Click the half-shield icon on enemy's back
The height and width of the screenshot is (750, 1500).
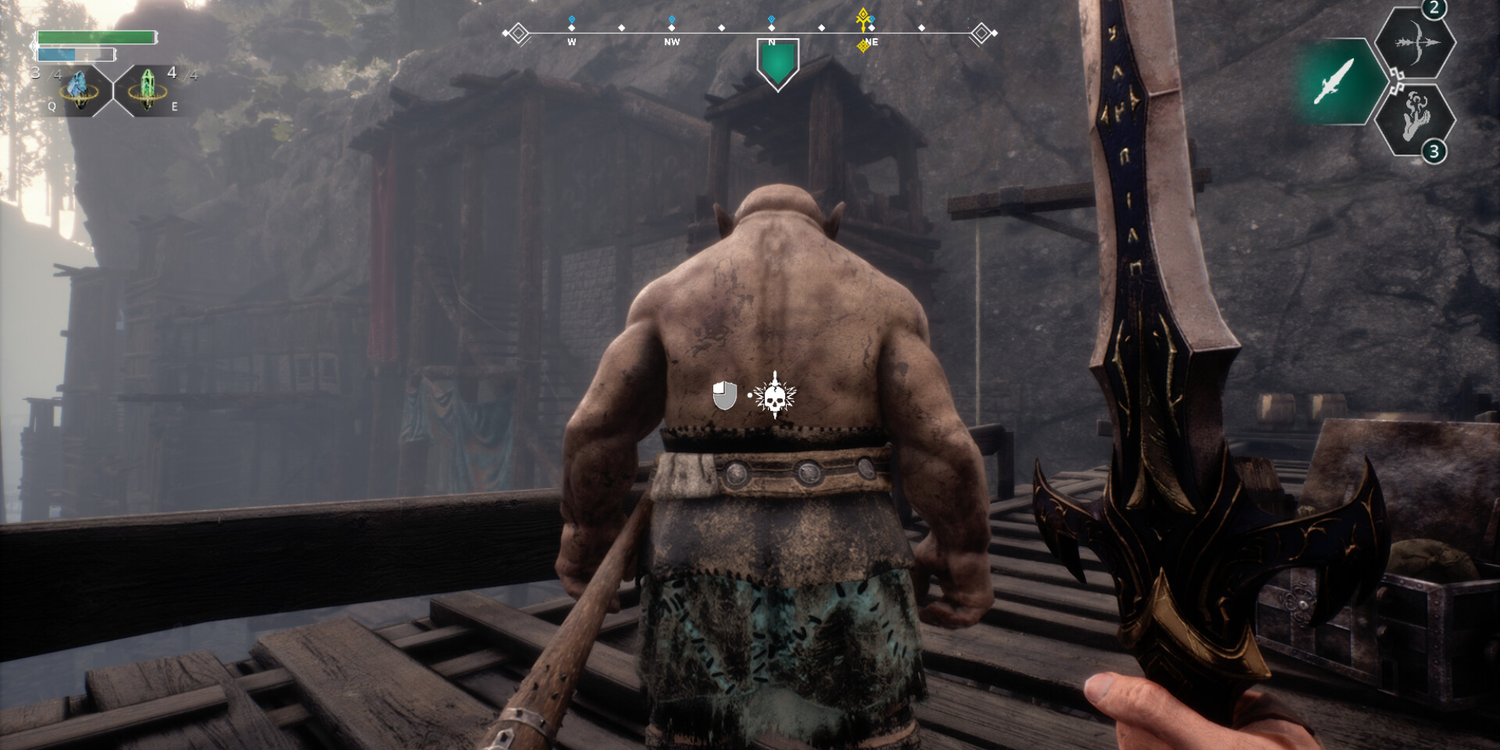pyautogui.click(x=725, y=396)
